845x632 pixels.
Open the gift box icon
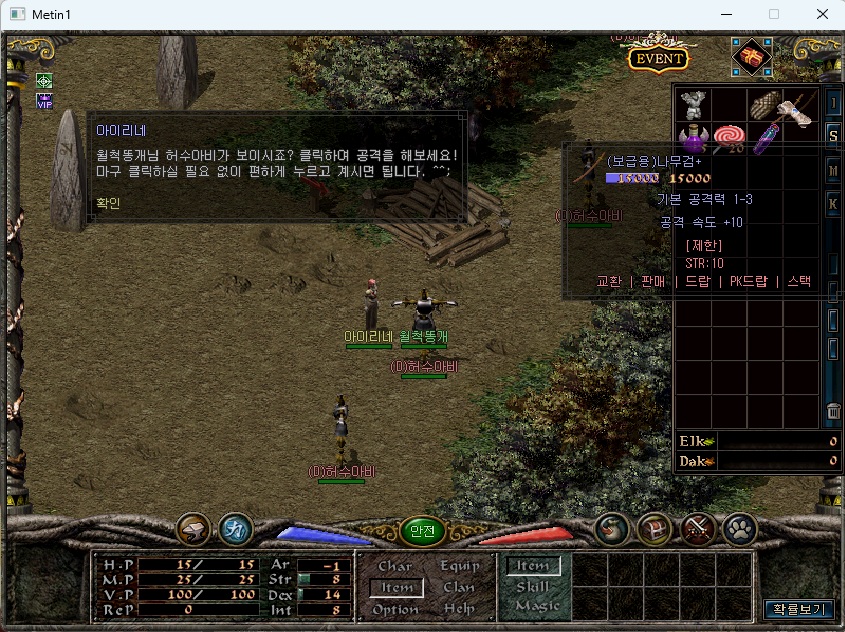click(x=751, y=57)
